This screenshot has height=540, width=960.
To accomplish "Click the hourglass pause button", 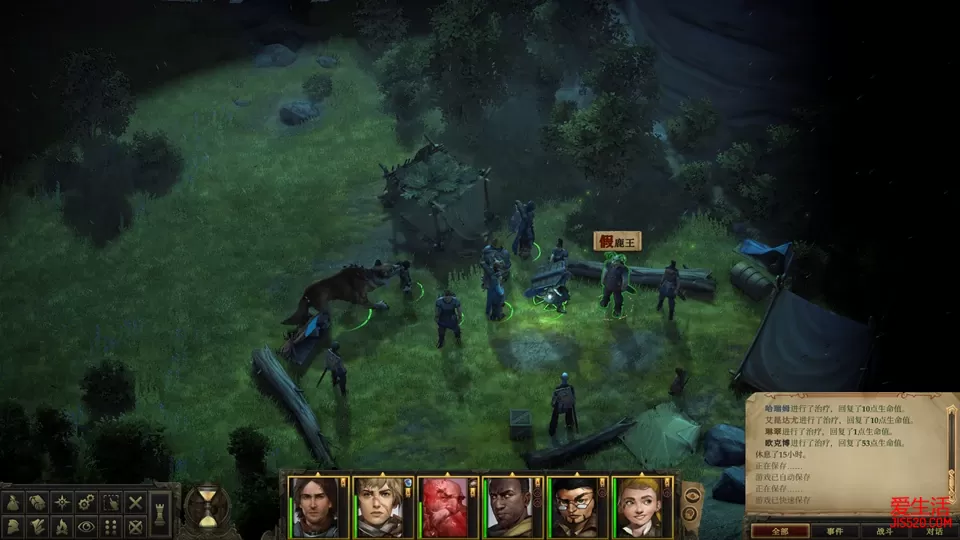I will tap(207, 506).
